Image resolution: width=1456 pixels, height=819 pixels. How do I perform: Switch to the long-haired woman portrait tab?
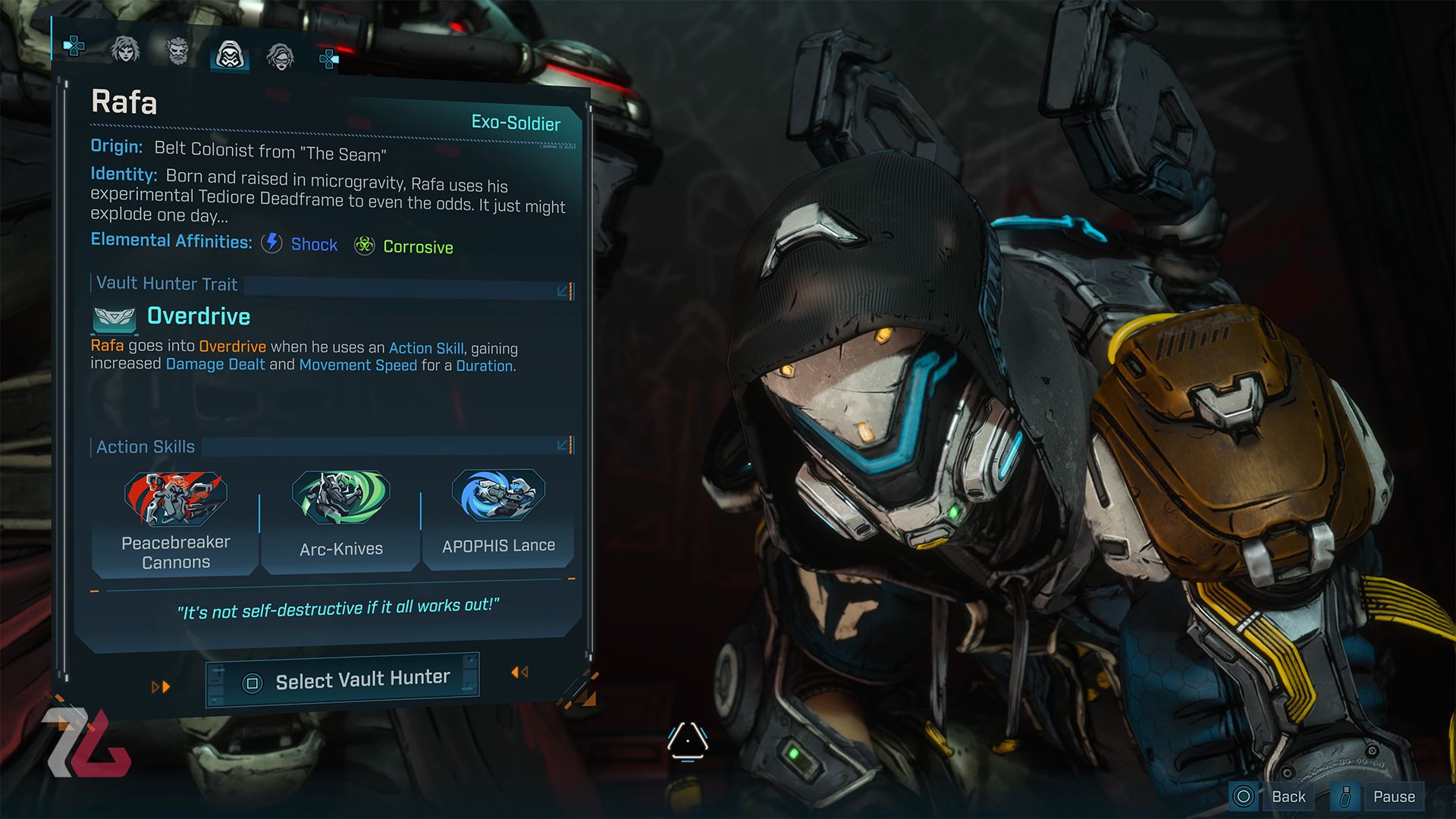(x=125, y=50)
